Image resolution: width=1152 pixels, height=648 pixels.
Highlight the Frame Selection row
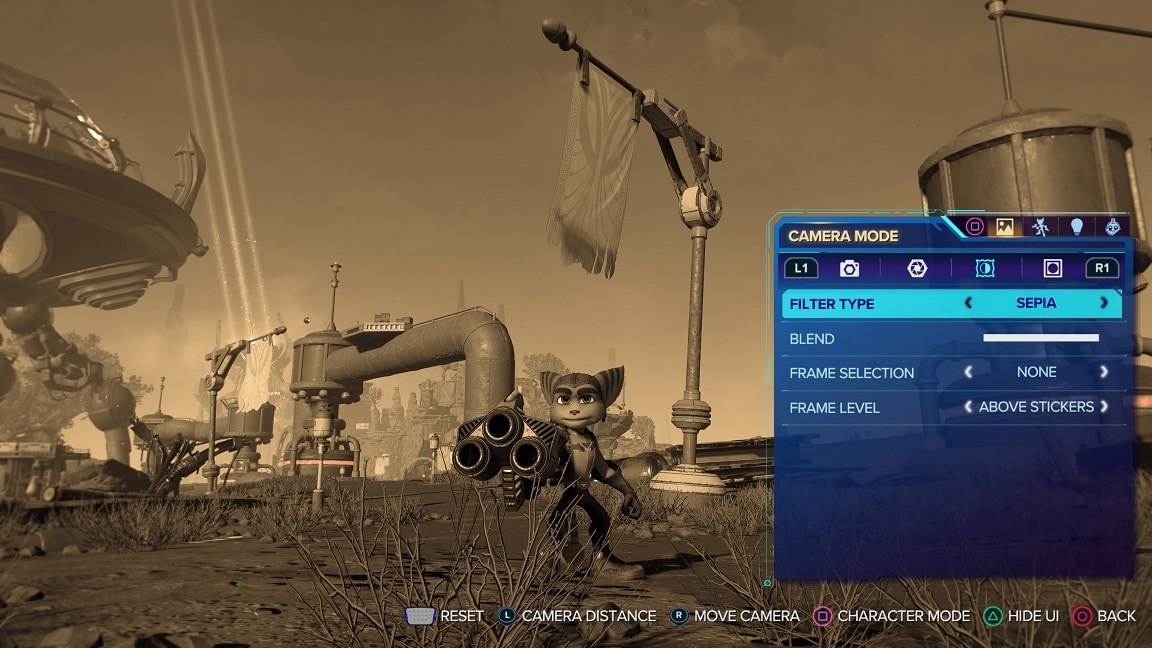[x=851, y=373]
